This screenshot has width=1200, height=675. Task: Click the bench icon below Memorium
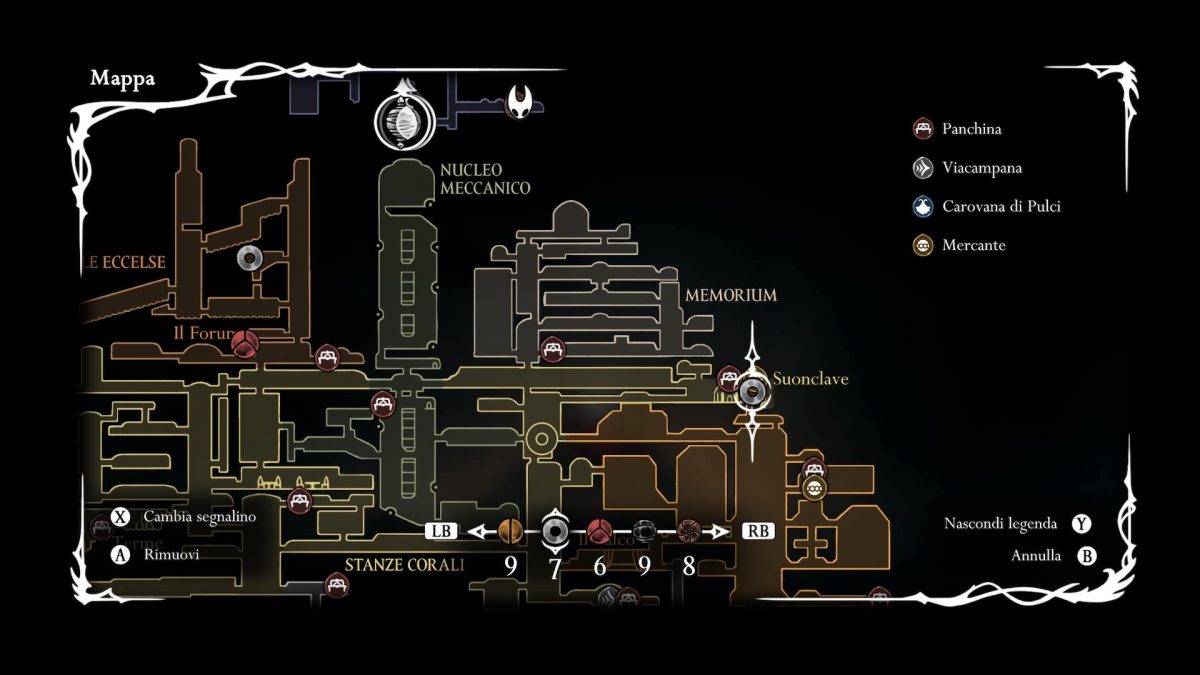551,349
